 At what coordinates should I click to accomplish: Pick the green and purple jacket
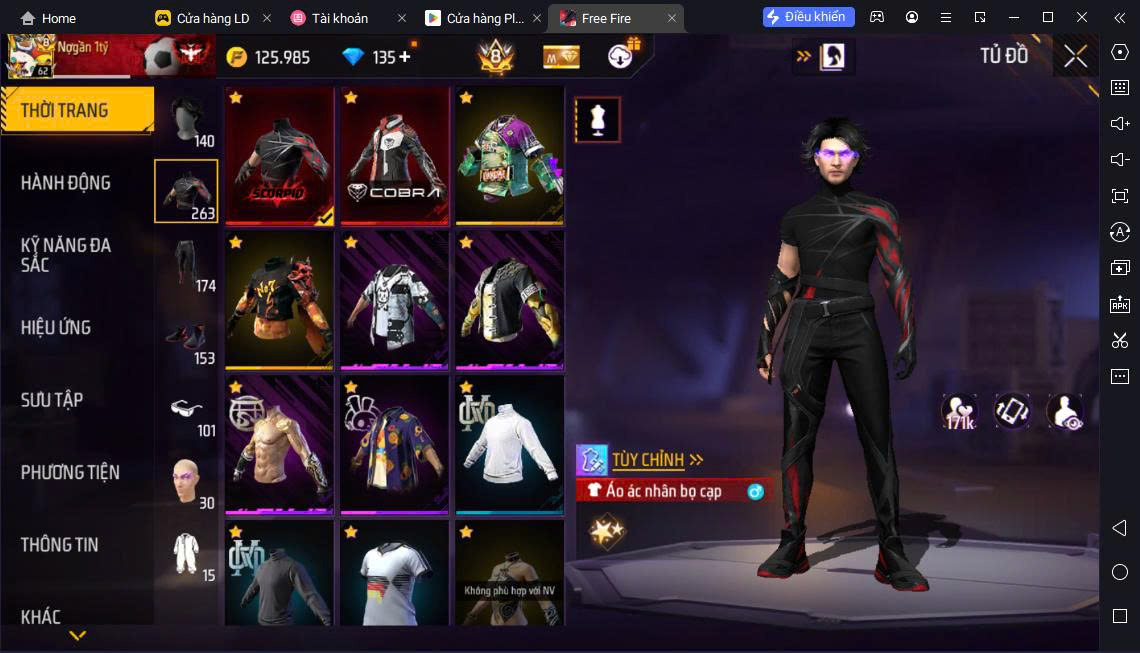(509, 155)
